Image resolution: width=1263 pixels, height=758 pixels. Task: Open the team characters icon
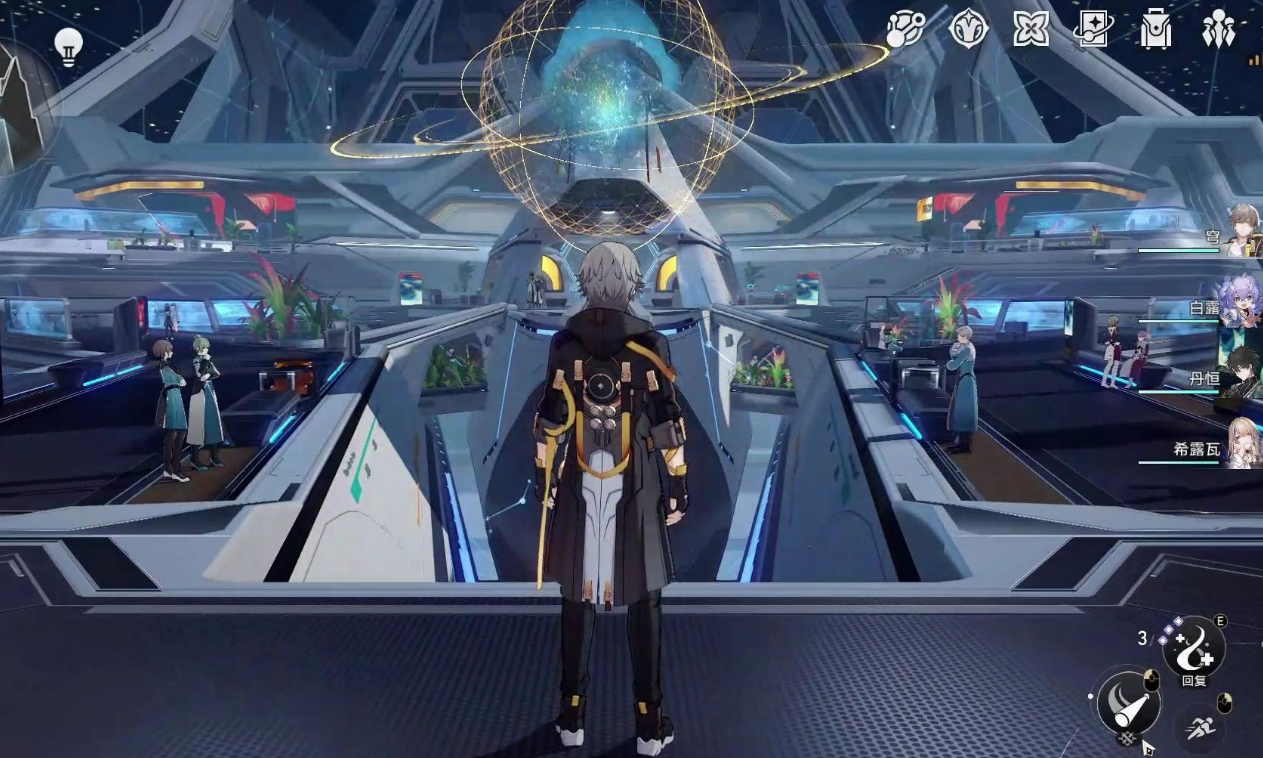tap(1218, 29)
